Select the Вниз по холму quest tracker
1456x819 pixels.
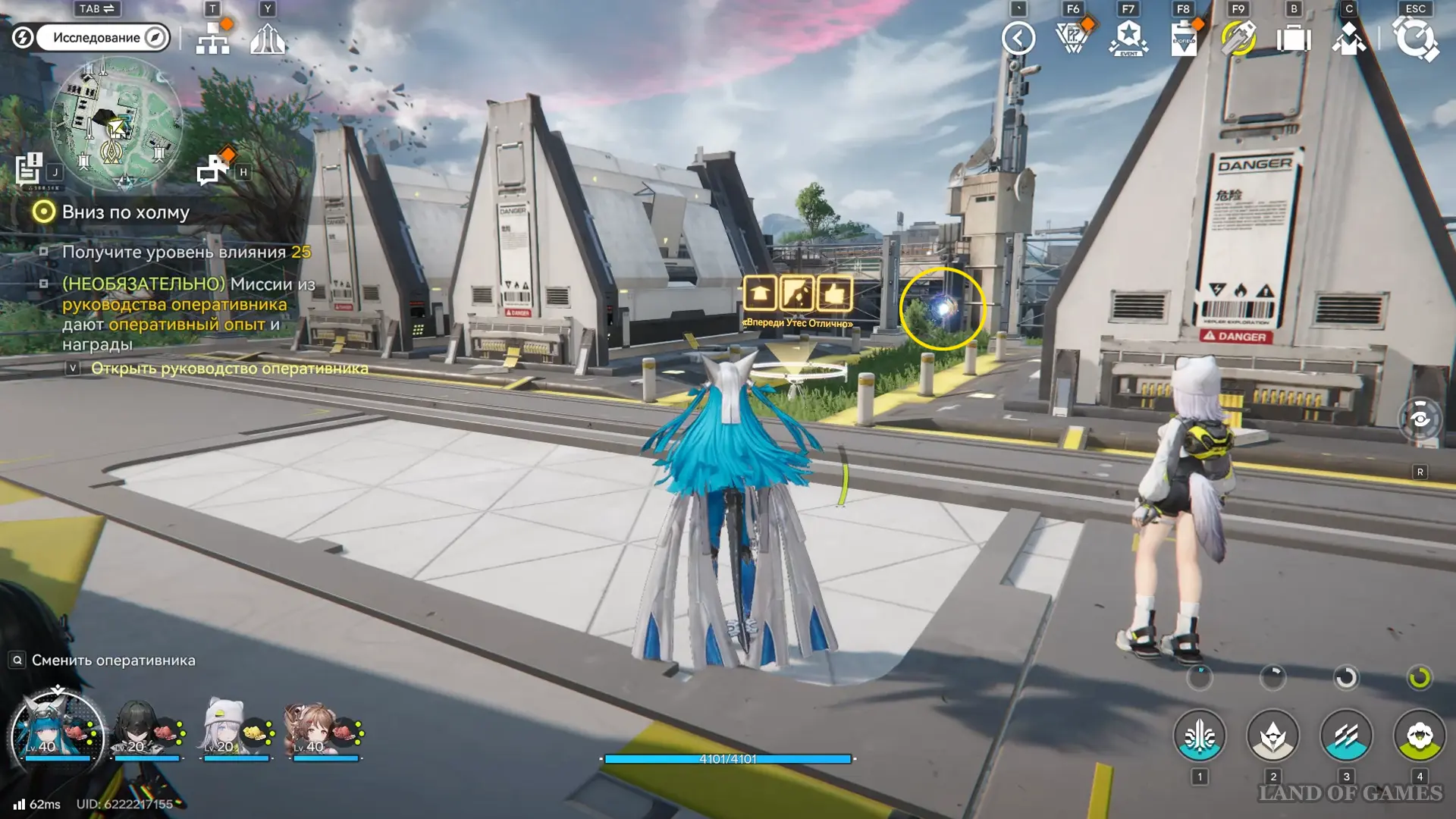pyautogui.click(x=125, y=212)
